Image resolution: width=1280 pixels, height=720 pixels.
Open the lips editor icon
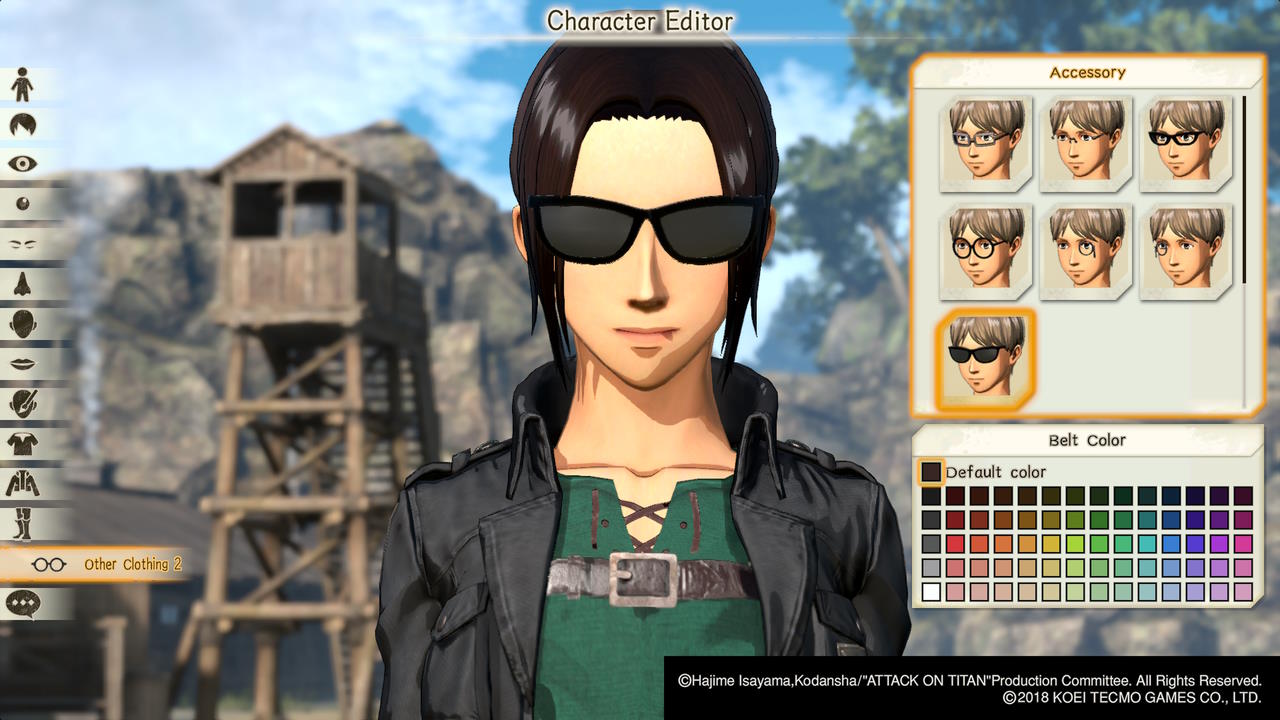(22, 361)
